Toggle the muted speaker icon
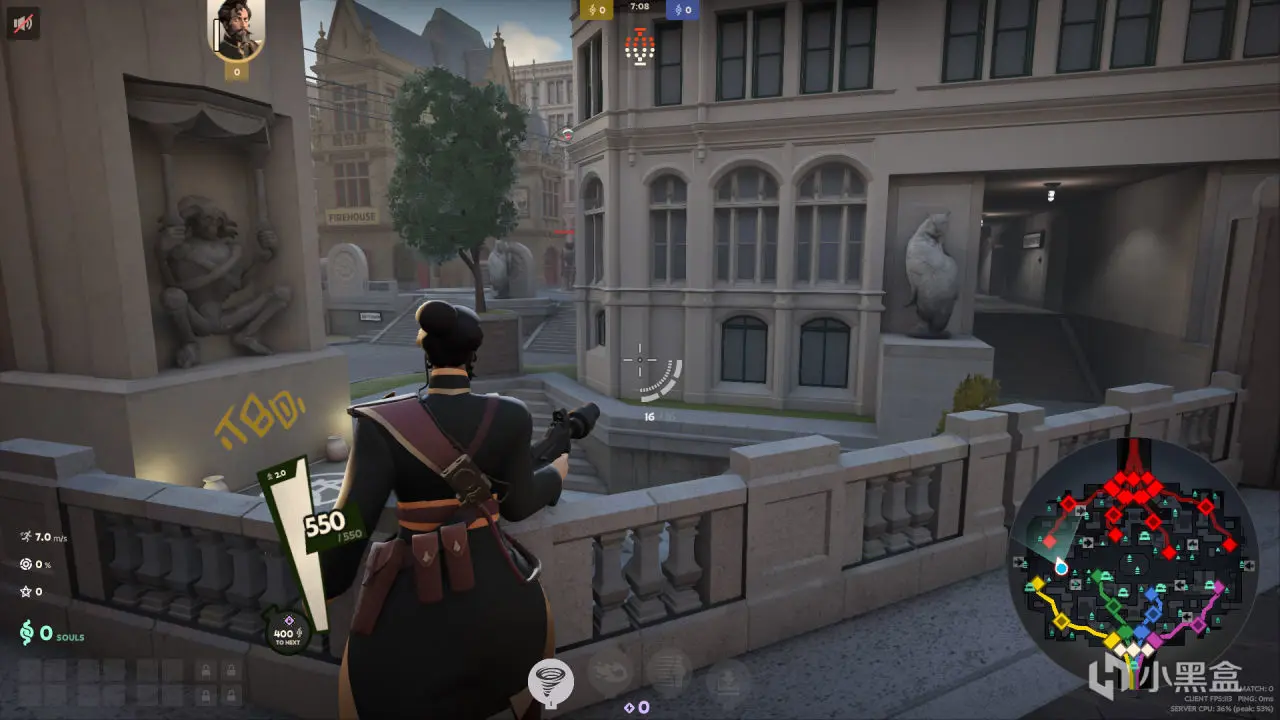This screenshot has height=720, width=1280. 22,22
